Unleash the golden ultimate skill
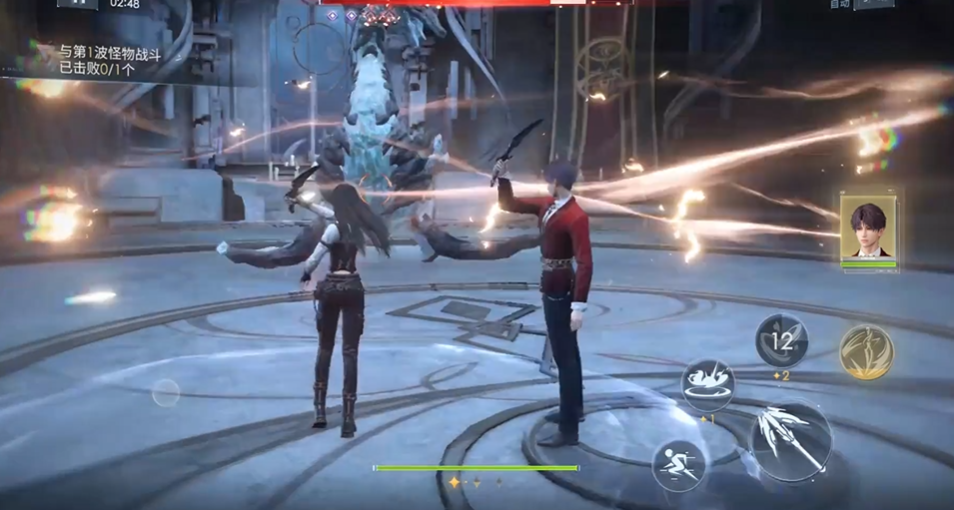This screenshot has height=510, width=954. pyautogui.click(x=866, y=352)
